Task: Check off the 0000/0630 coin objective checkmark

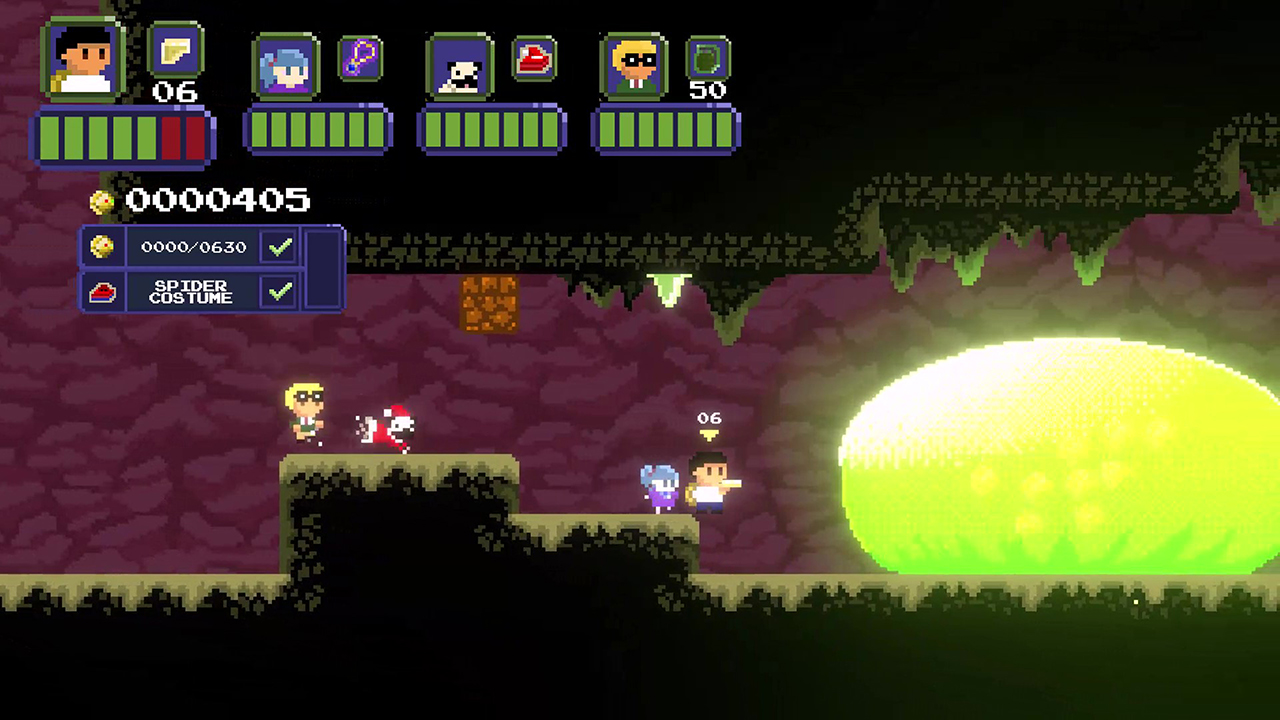Action: 279,246
